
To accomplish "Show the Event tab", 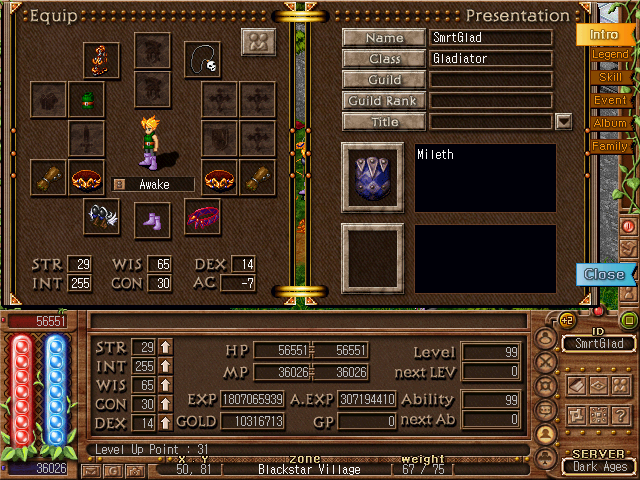I will tap(609, 100).
